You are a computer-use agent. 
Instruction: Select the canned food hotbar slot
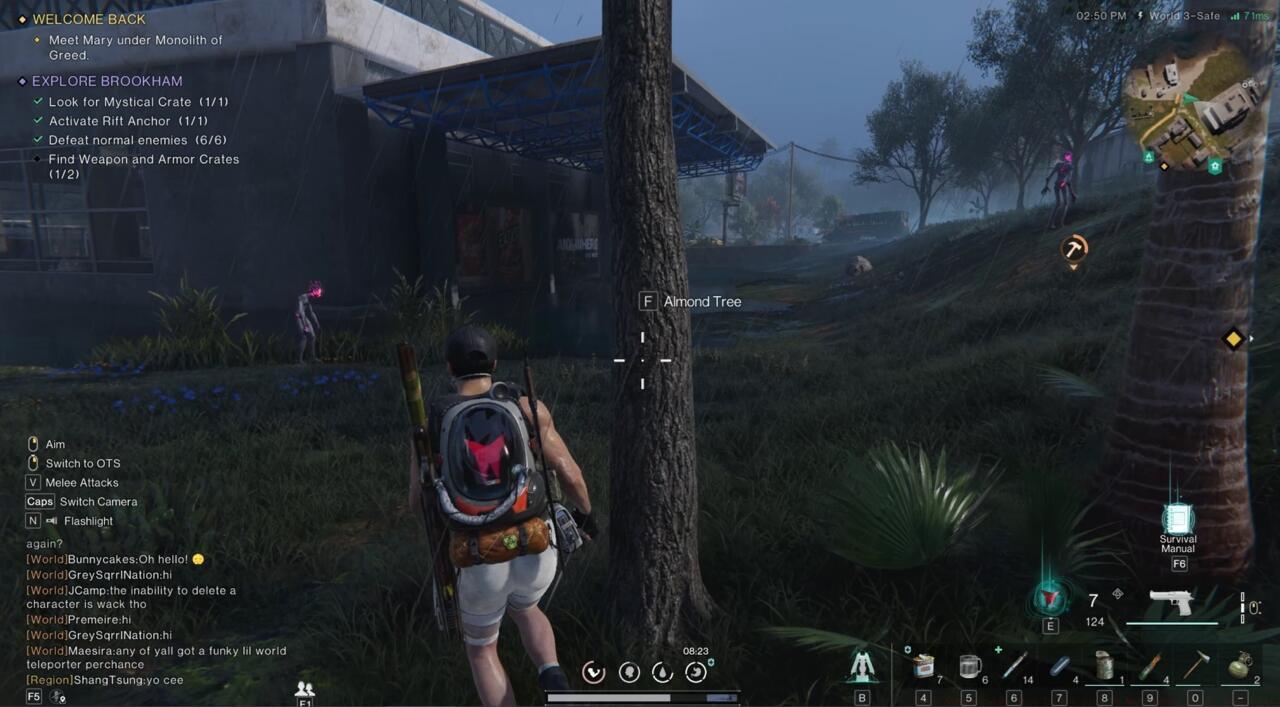[x=925, y=666]
